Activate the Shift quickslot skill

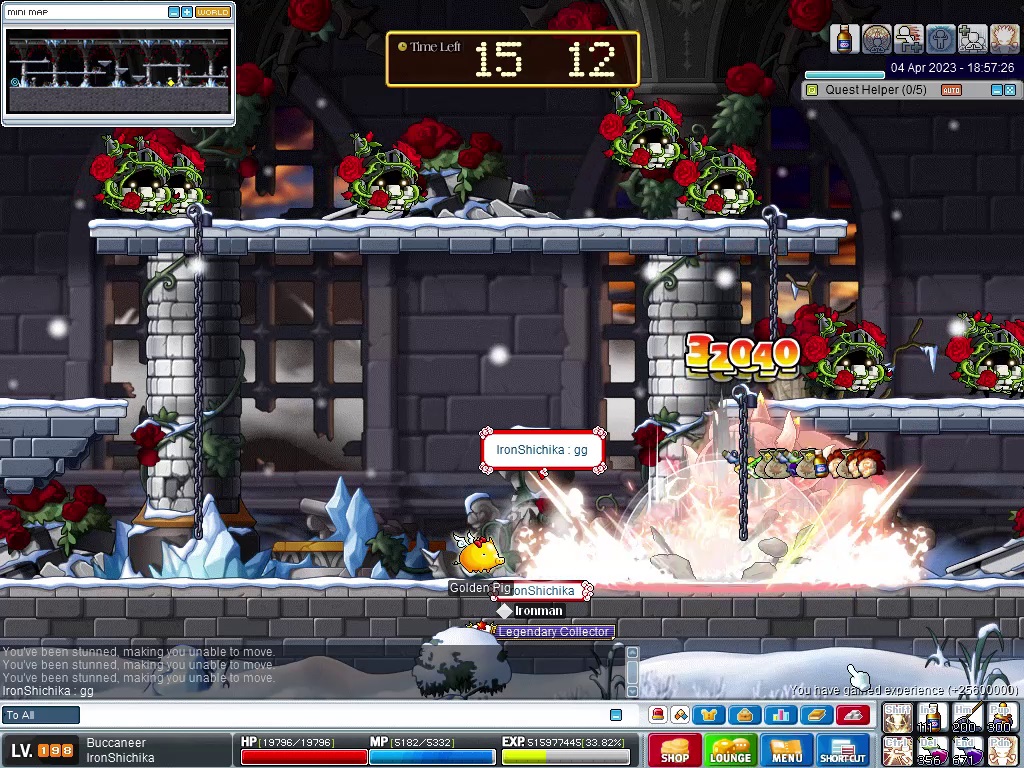[897, 718]
